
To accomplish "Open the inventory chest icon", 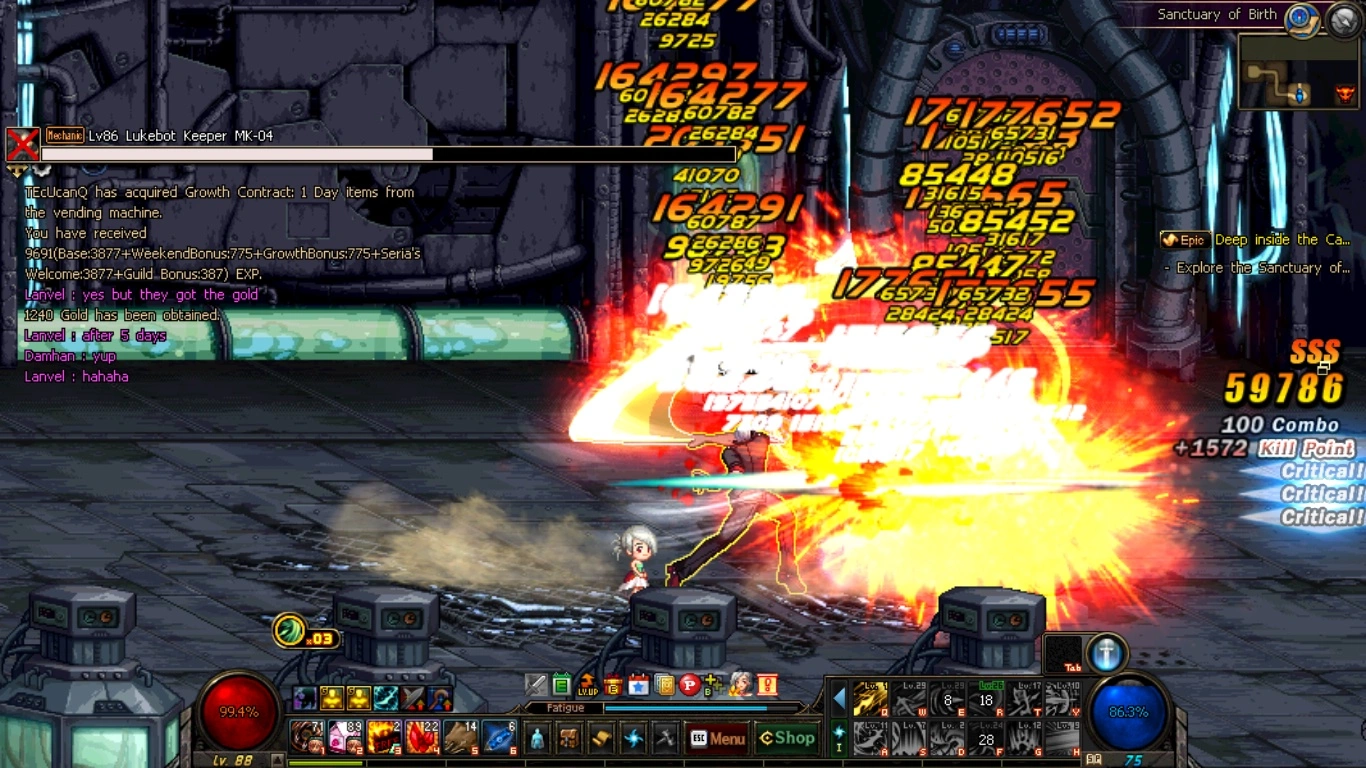I will pos(569,739).
